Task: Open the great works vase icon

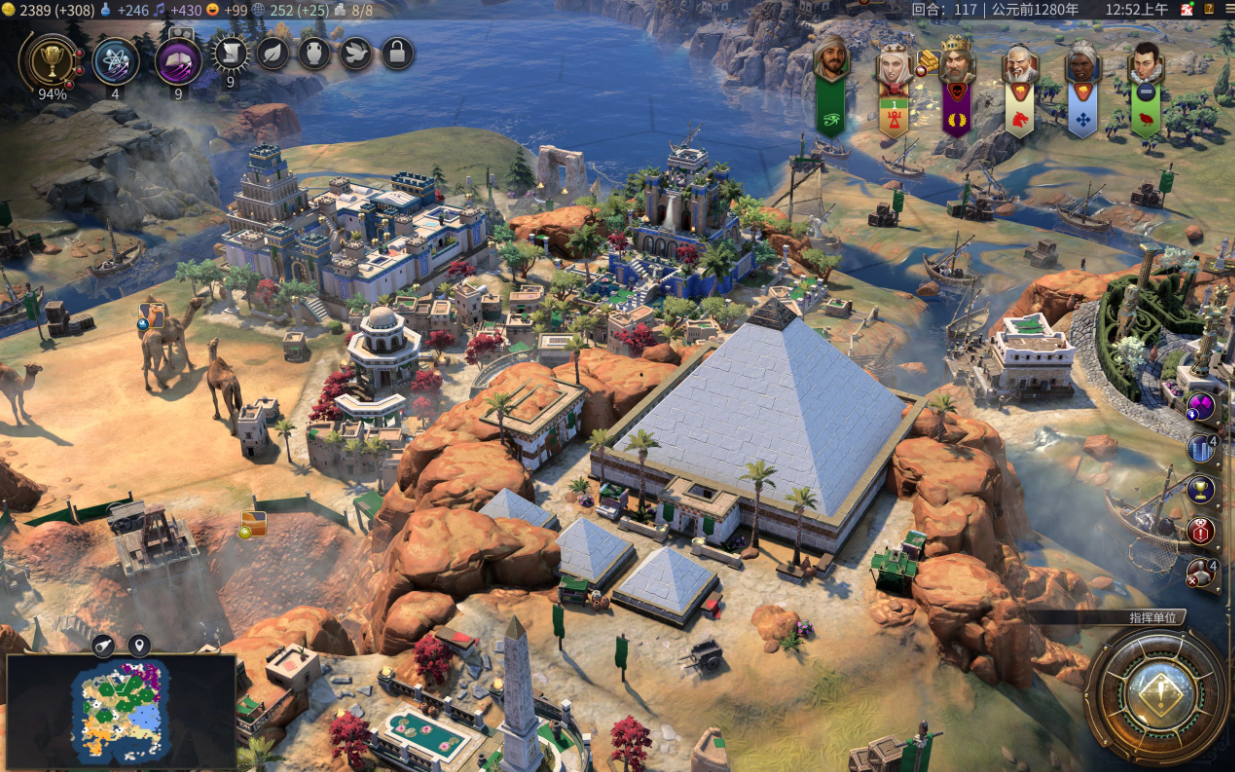Action: point(314,53)
